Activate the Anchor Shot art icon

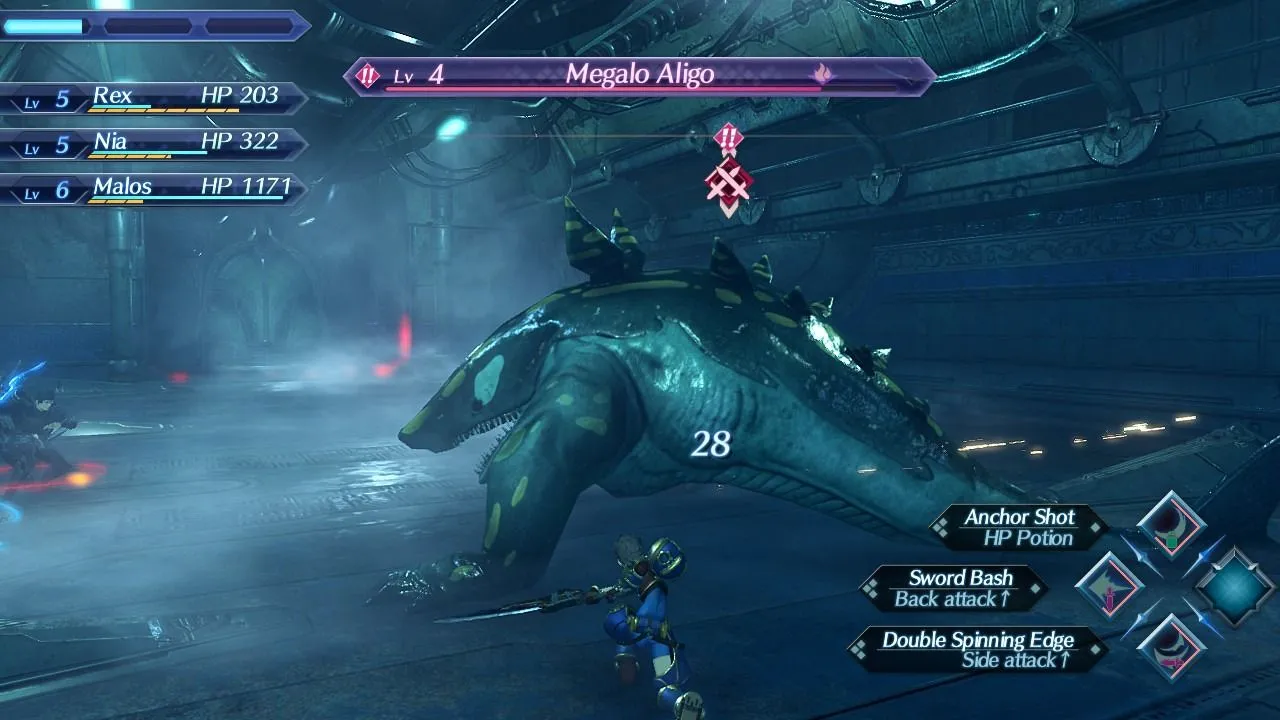click(x=1171, y=525)
